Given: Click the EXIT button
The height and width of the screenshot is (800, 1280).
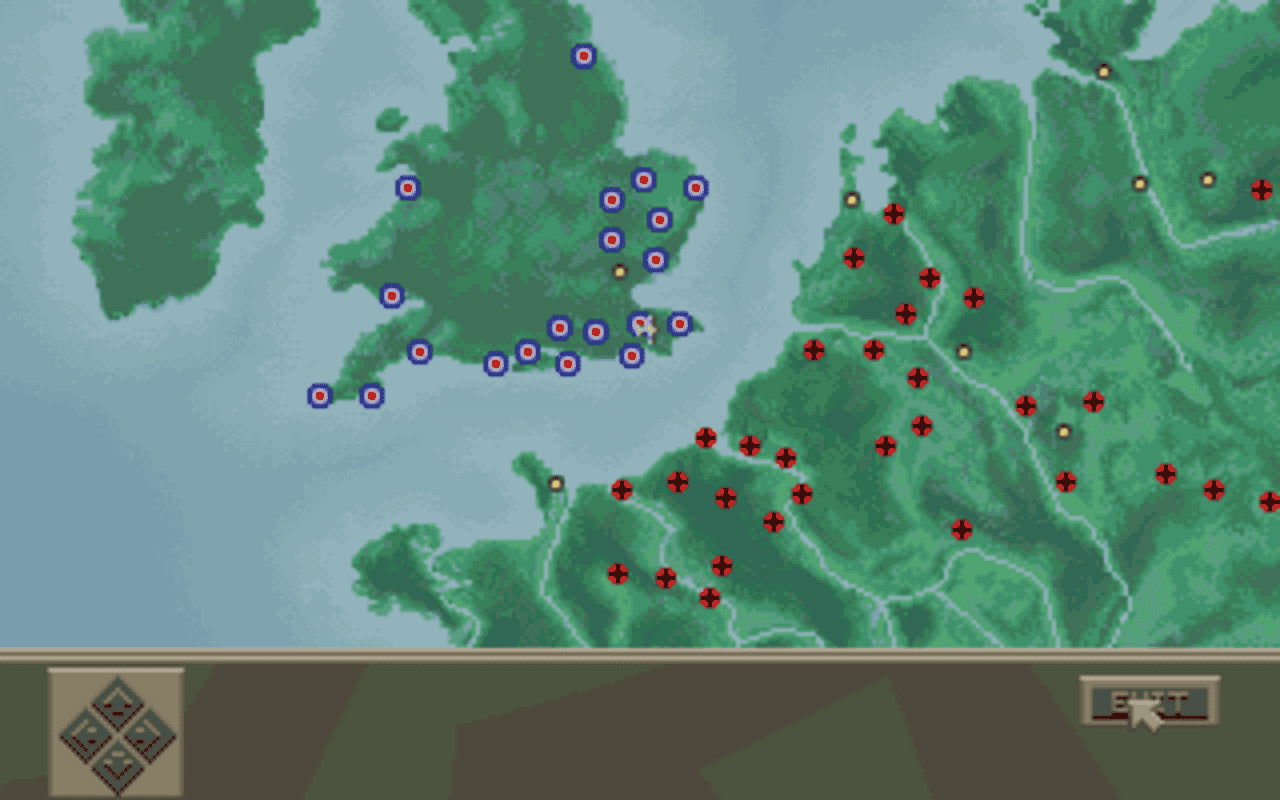Looking at the screenshot, I should click(1148, 702).
